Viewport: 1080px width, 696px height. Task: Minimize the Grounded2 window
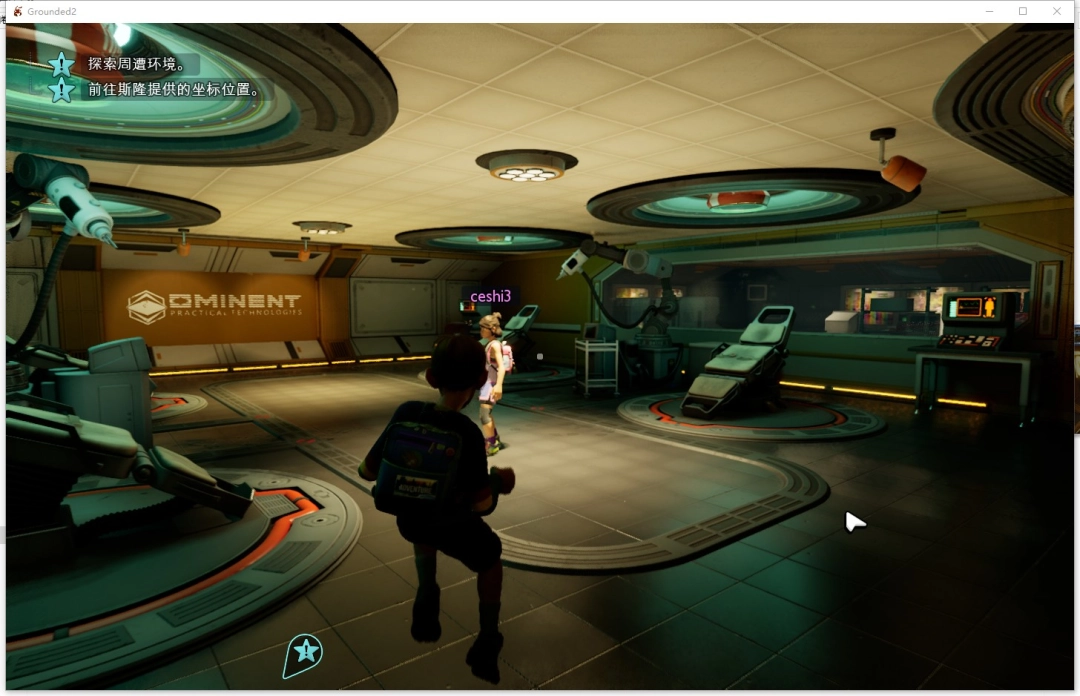pyautogui.click(x=989, y=11)
